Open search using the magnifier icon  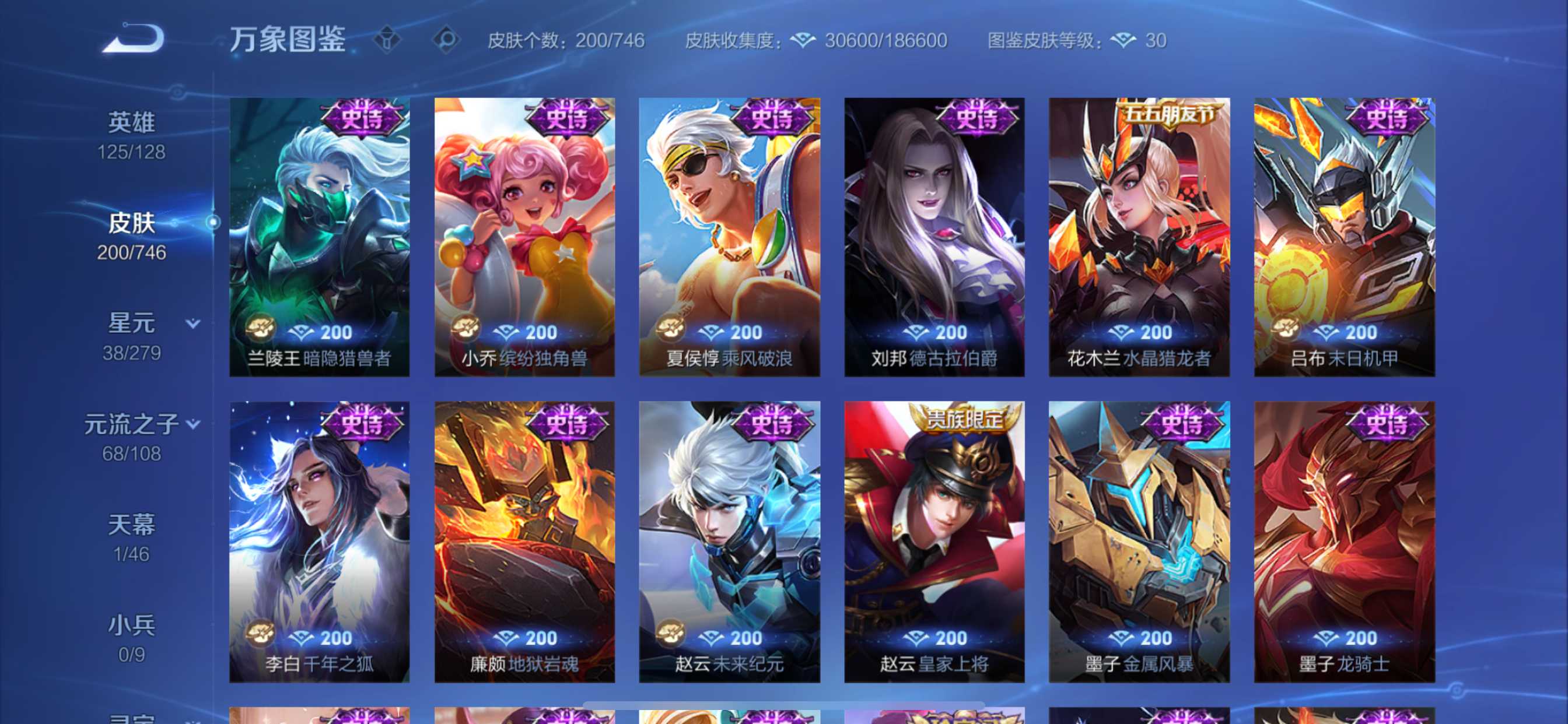tap(446, 40)
